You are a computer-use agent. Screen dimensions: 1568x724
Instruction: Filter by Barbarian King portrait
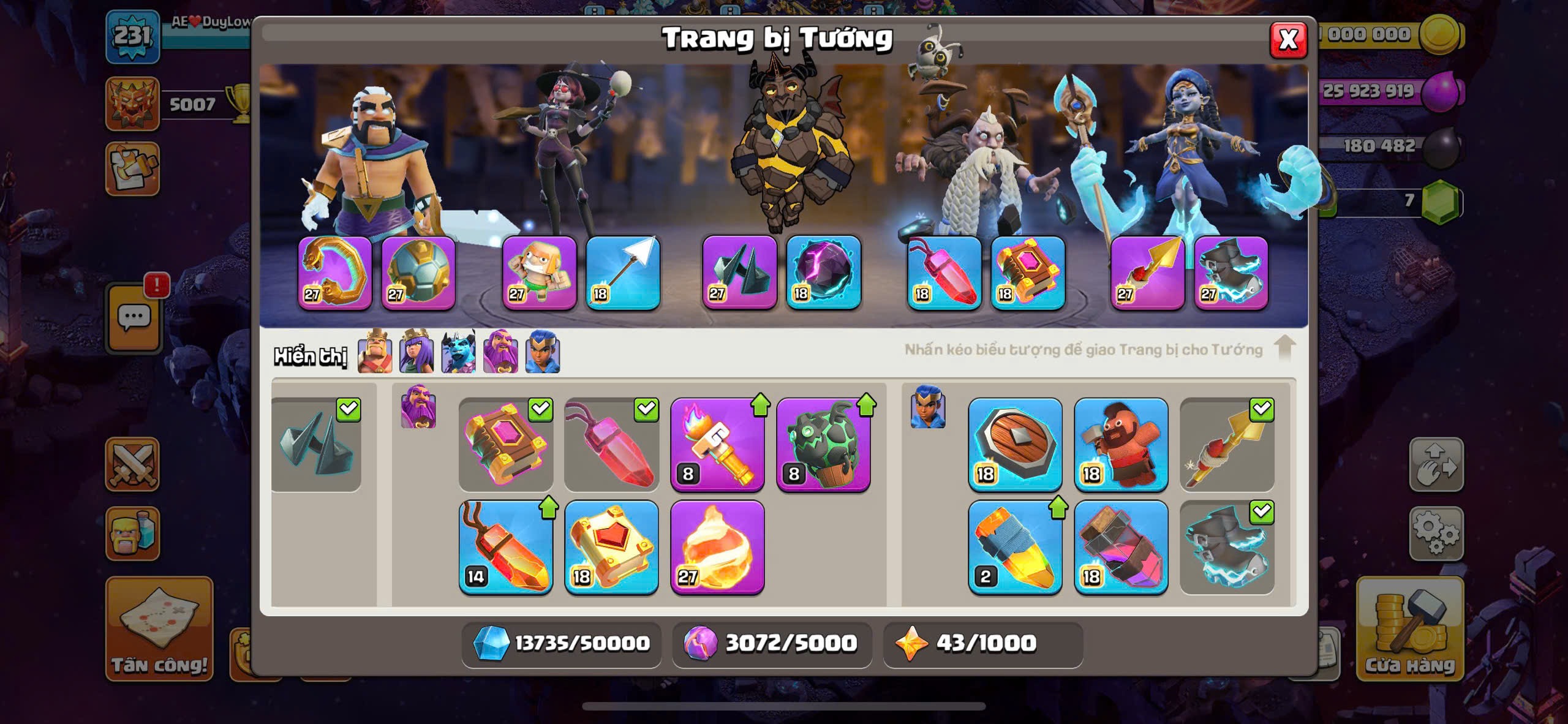point(375,353)
